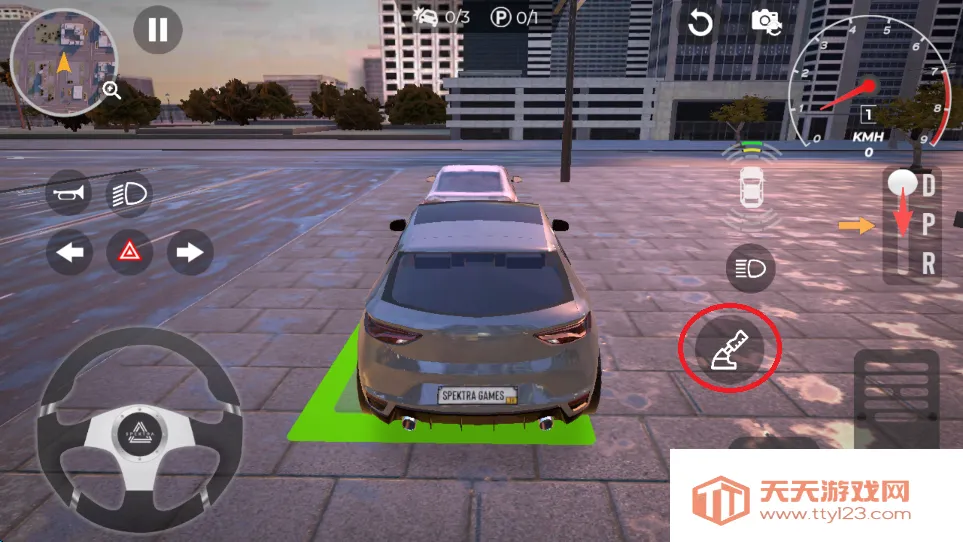Shift the gear to P

click(x=929, y=225)
